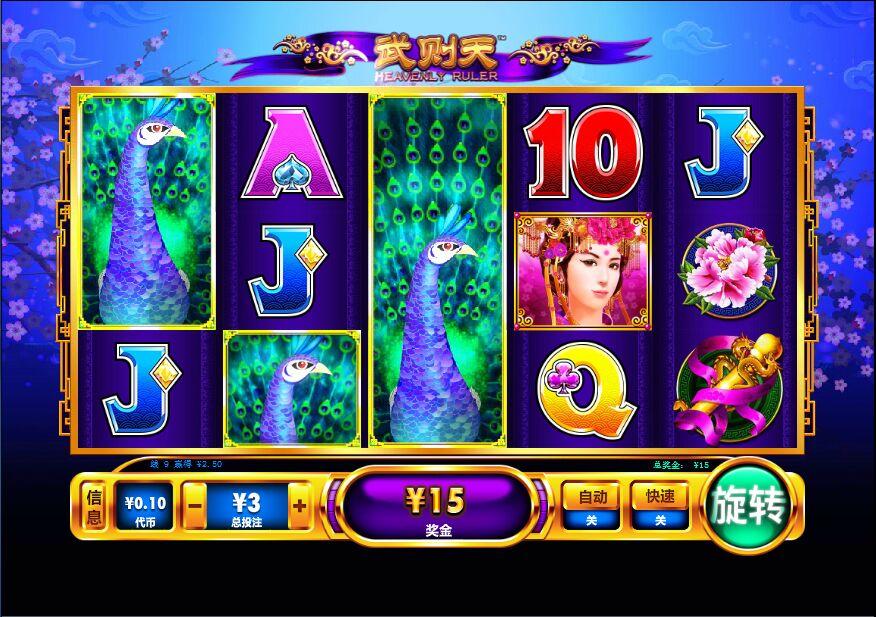Increase total bet with the plus button
Image resolution: width=876 pixels, height=617 pixels.
click(299, 508)
